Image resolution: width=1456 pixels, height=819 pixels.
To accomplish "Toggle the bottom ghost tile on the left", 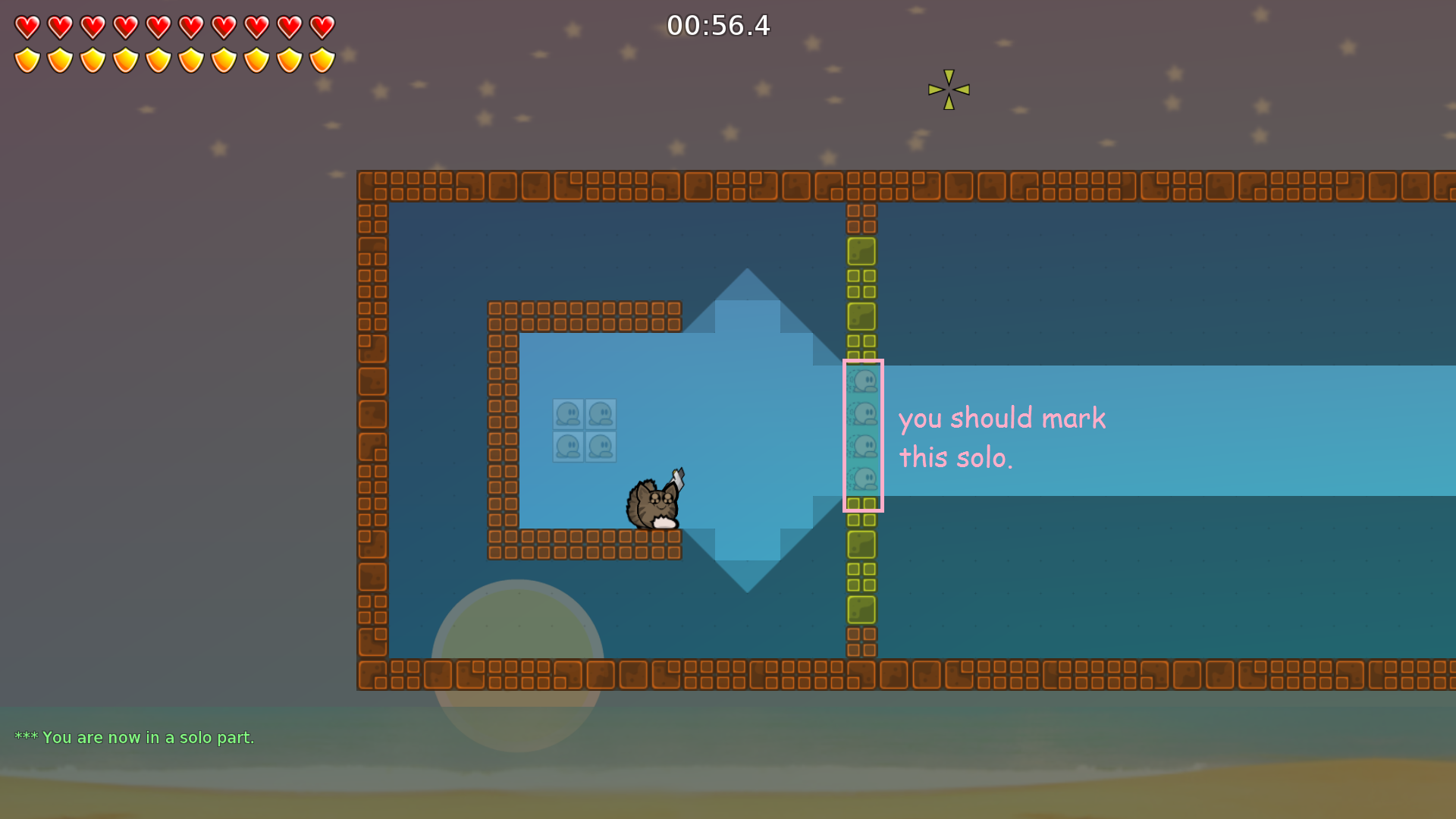I will point(567,447).
